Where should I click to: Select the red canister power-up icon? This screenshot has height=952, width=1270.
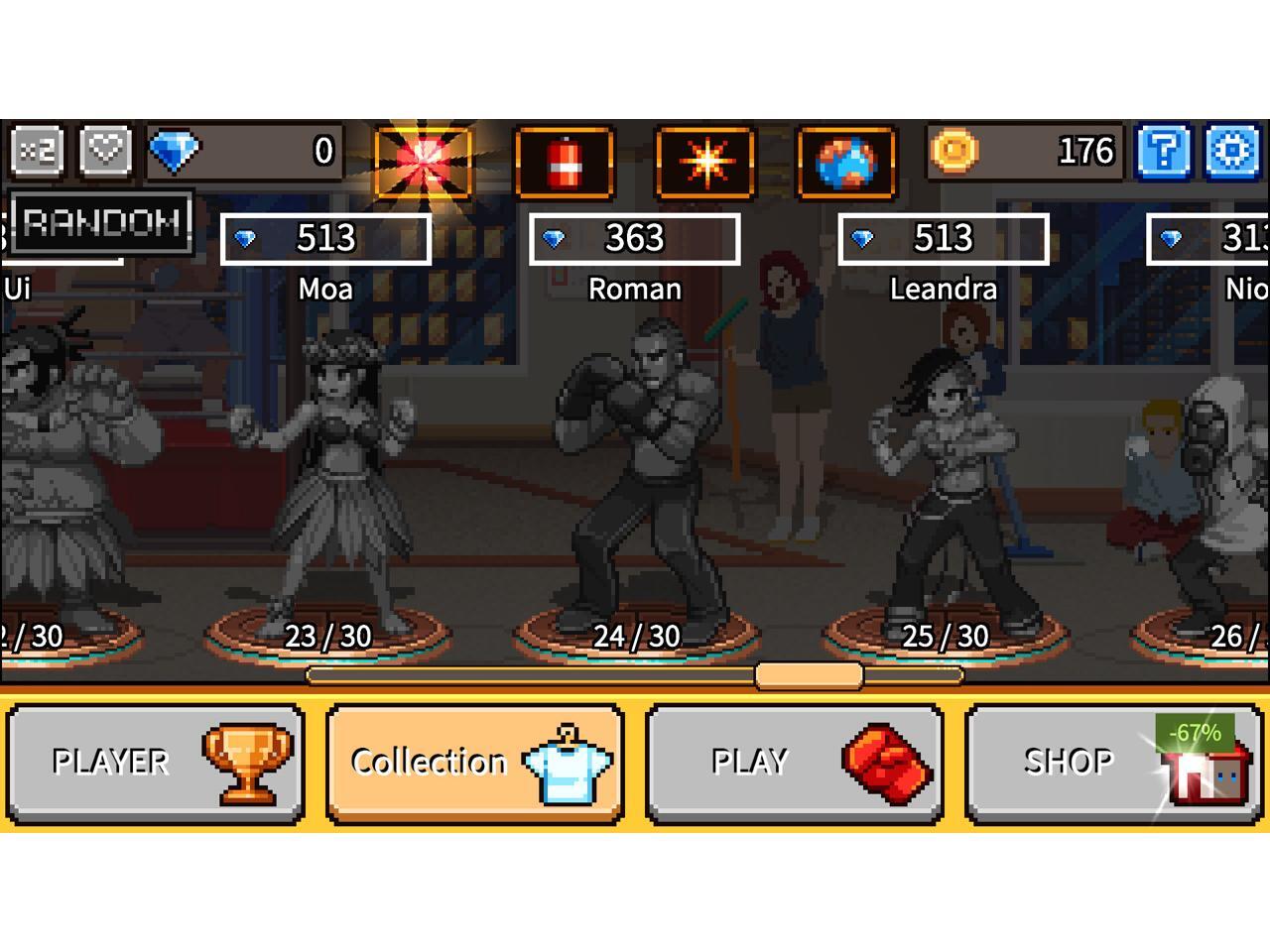point(565,162)
